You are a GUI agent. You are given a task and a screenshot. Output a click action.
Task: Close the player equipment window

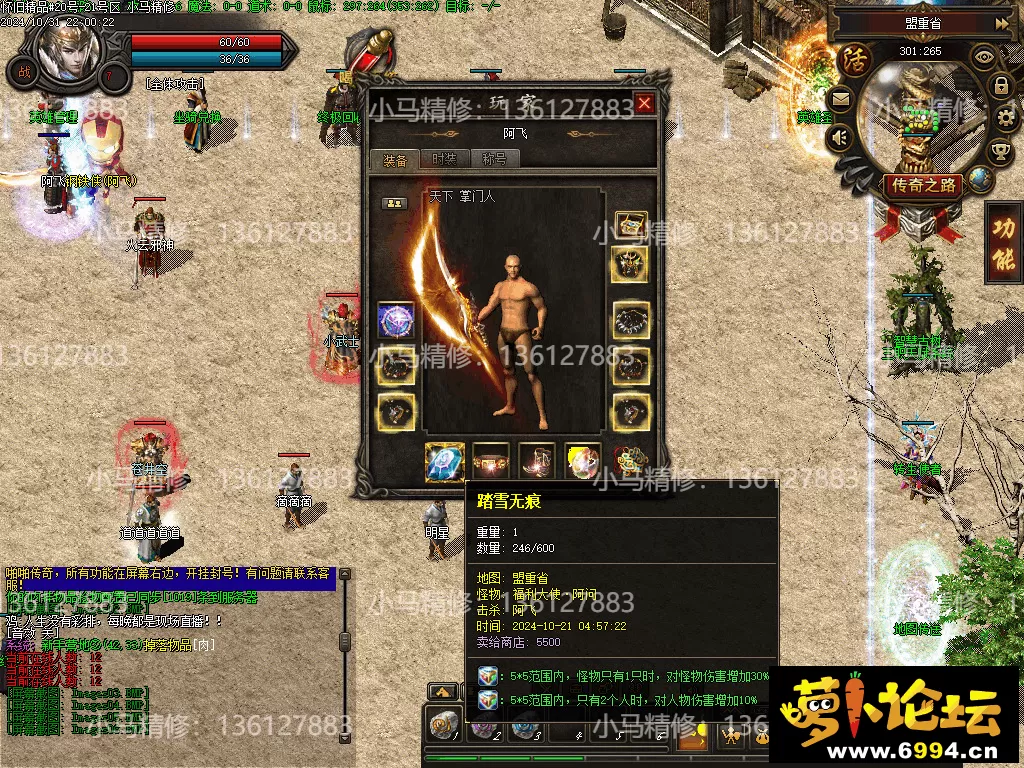coord(644,103)
